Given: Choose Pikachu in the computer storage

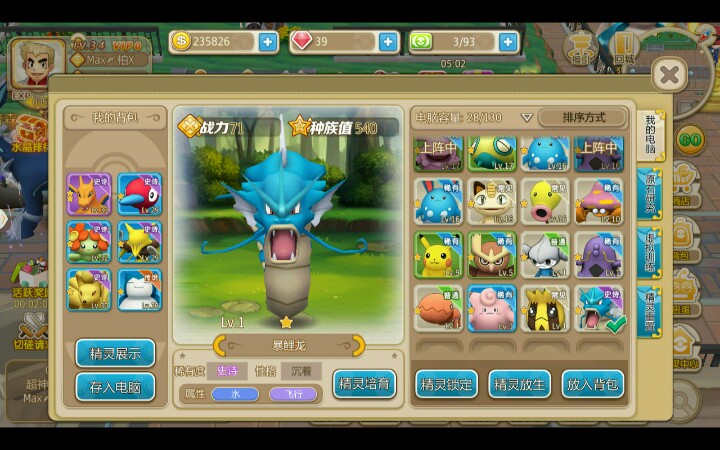Looking at the screenshot, I should click(x=438, y=255).
